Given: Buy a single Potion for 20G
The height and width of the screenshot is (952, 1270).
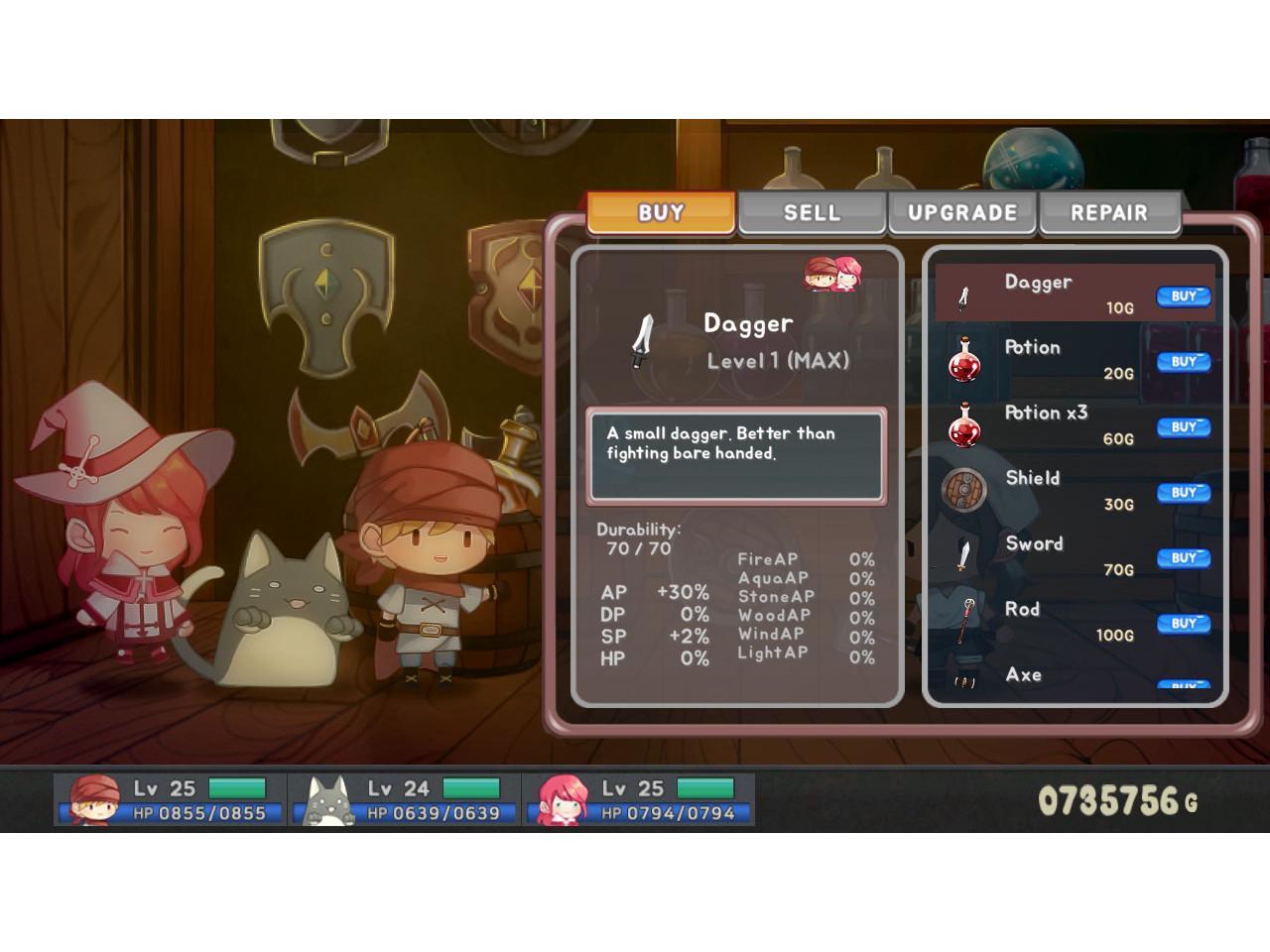Looking at the screenshot, I should tap(1183, 362).
